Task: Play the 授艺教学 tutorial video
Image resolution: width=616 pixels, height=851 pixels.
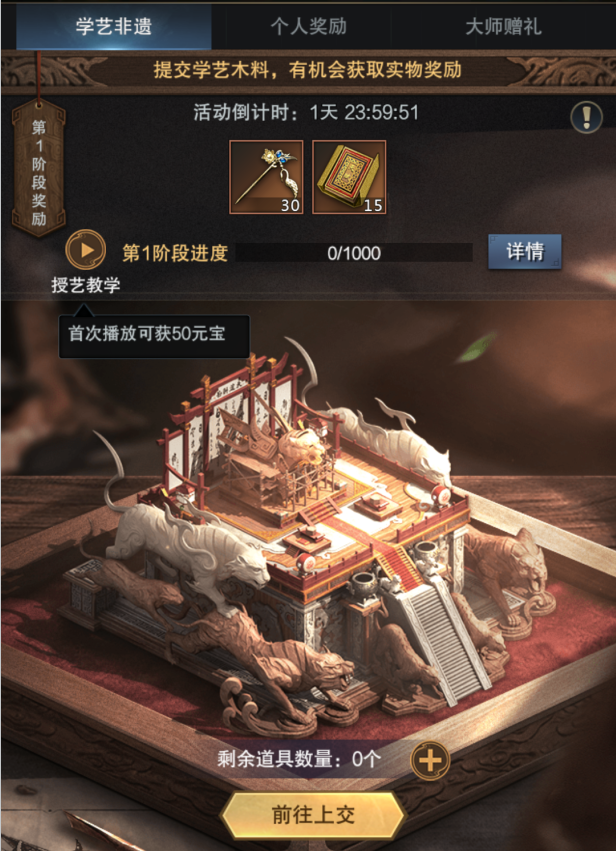Action: [x=86, y=250]
